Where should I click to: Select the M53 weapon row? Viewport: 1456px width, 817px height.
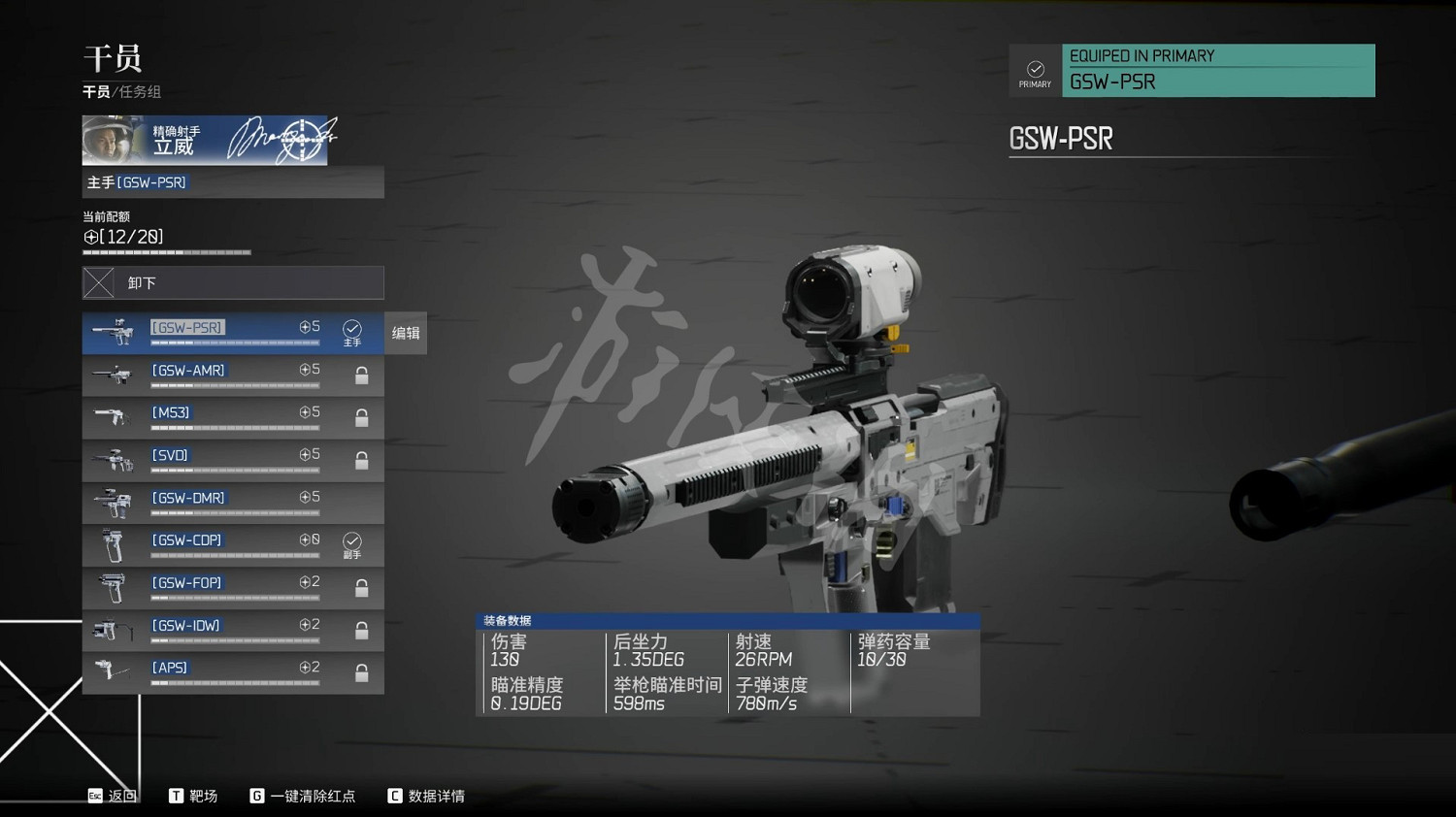233,418
